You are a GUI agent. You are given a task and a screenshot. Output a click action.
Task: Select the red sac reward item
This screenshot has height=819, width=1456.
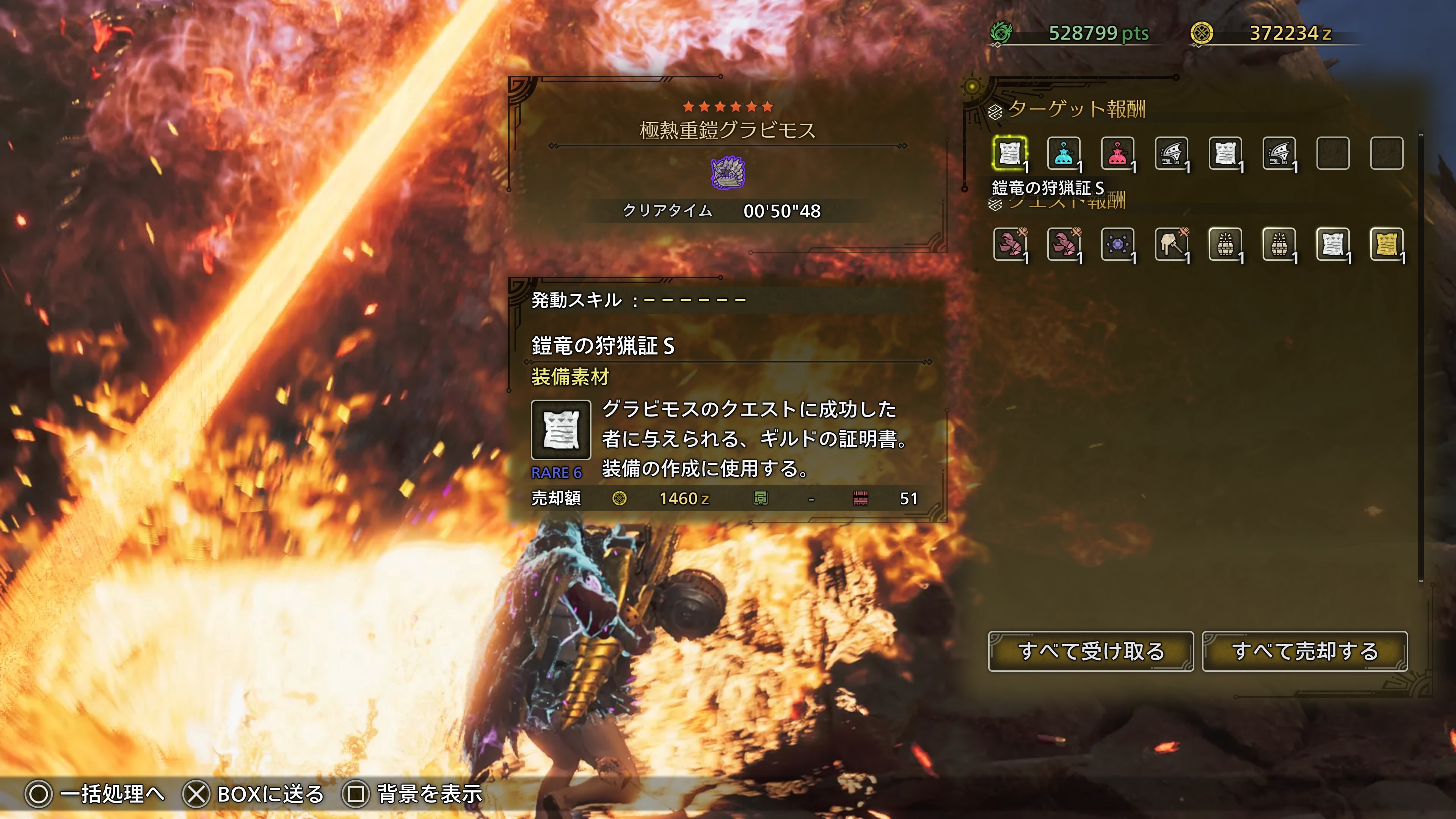1117,153
